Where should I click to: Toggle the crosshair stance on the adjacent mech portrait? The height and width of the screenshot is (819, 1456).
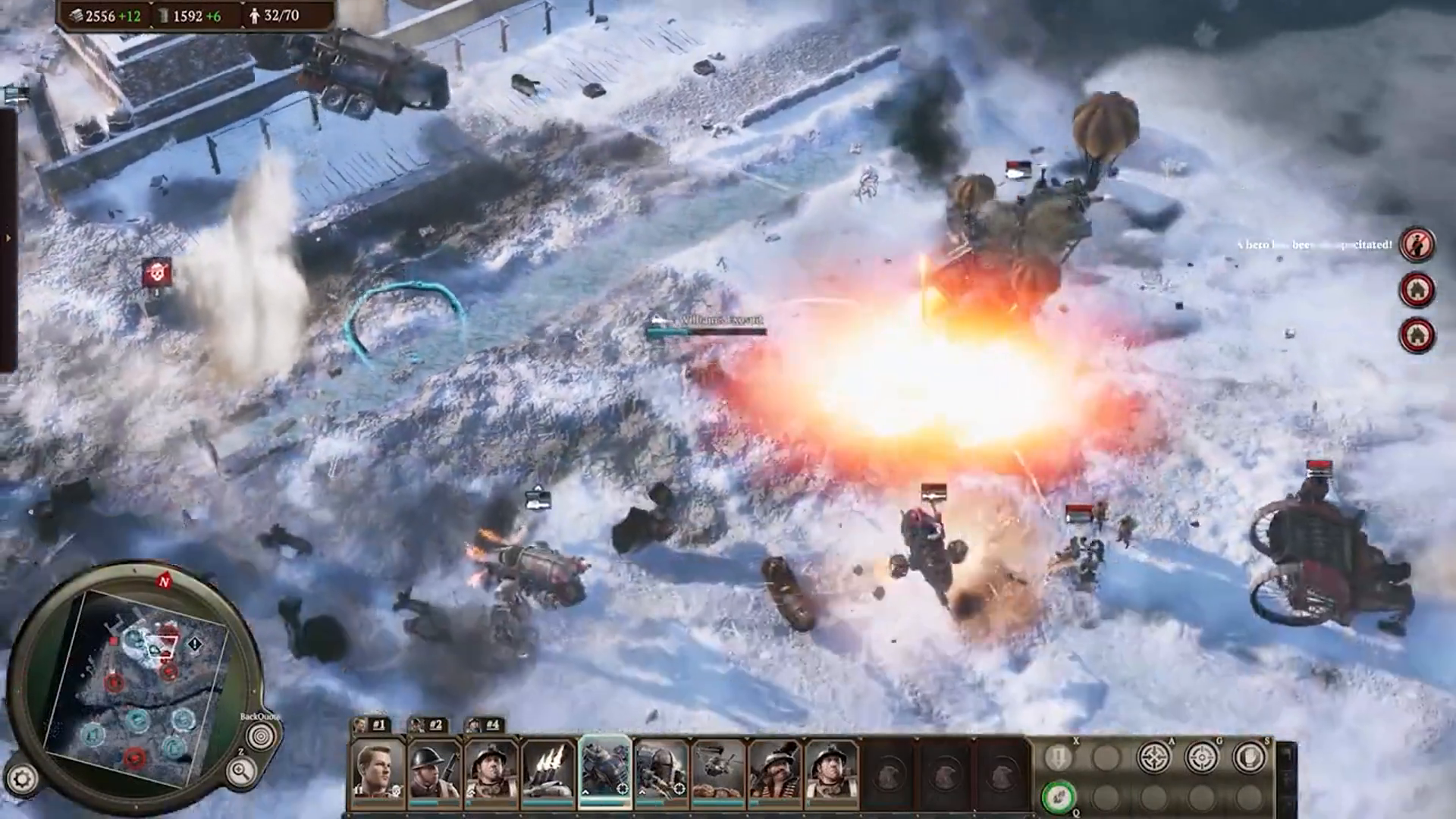pos(679,788)
